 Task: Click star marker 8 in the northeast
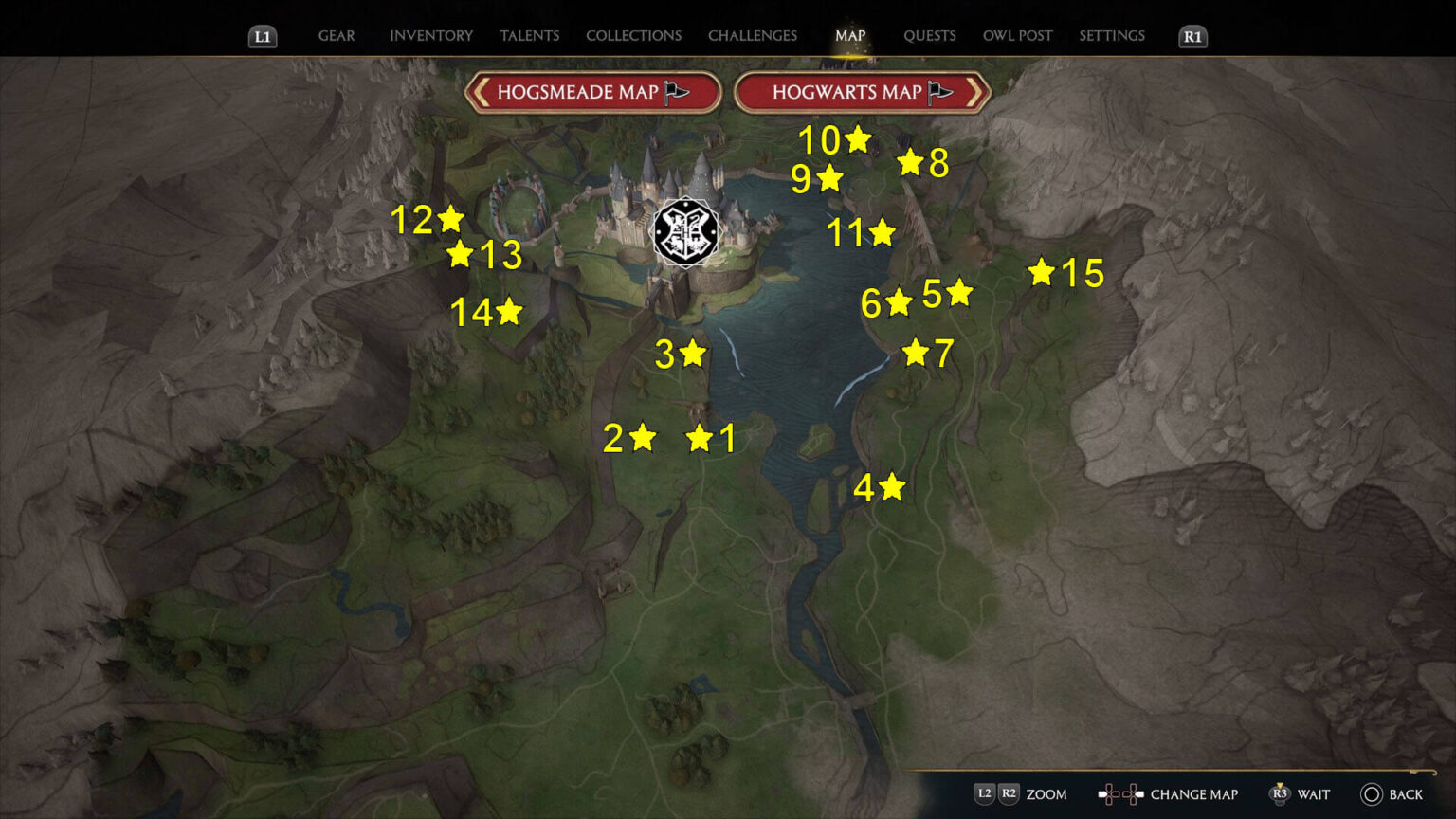pos(911,161)
